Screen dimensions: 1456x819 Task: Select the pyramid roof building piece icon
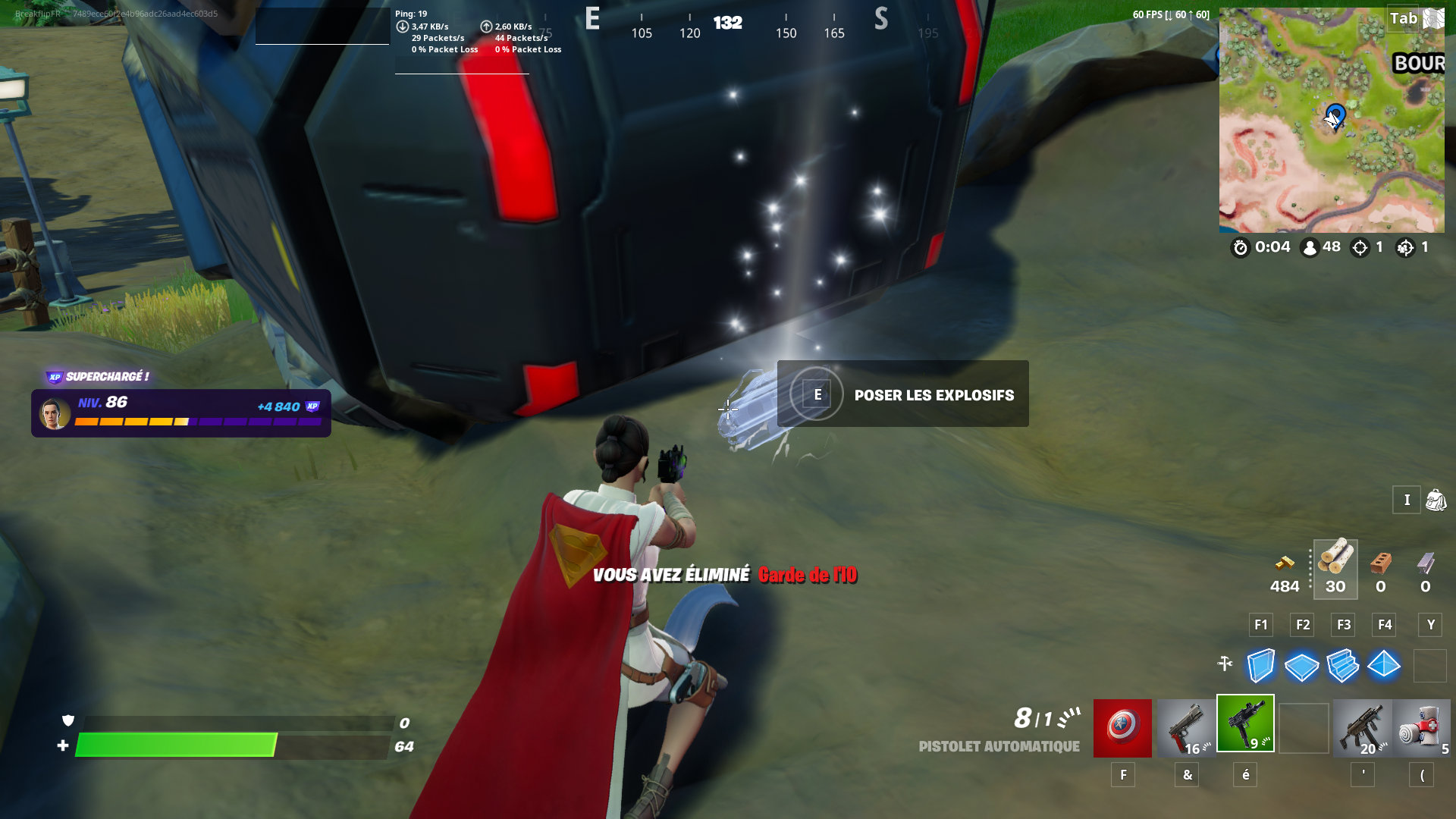1384,666
